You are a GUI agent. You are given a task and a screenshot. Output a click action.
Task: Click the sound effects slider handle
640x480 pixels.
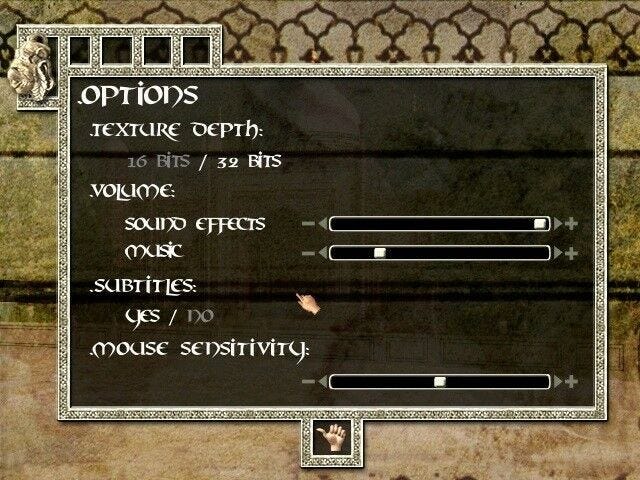(x=540, y=224)
